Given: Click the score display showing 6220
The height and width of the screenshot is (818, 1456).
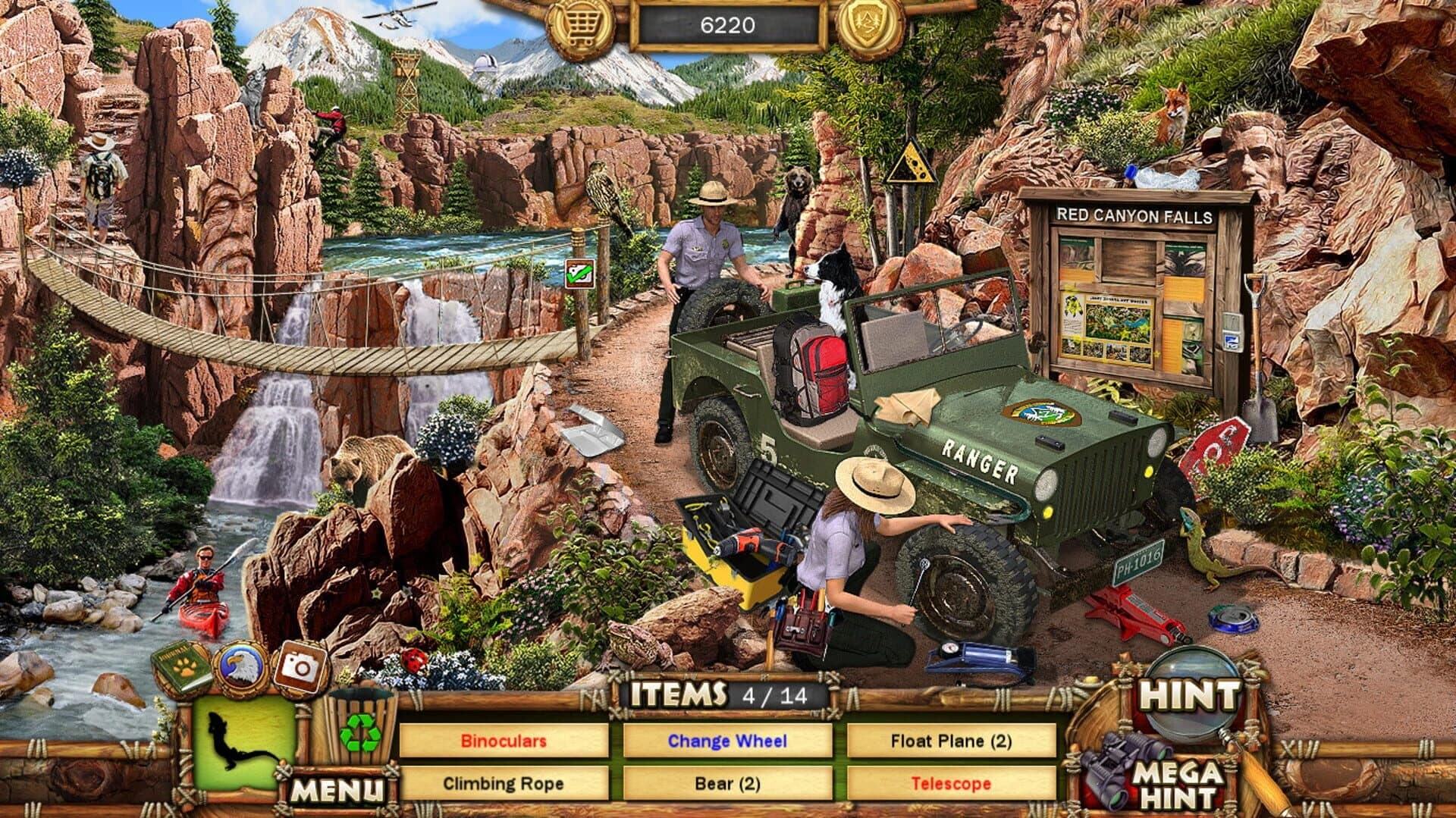Looking at the screenshot, I should click(726, 23).
